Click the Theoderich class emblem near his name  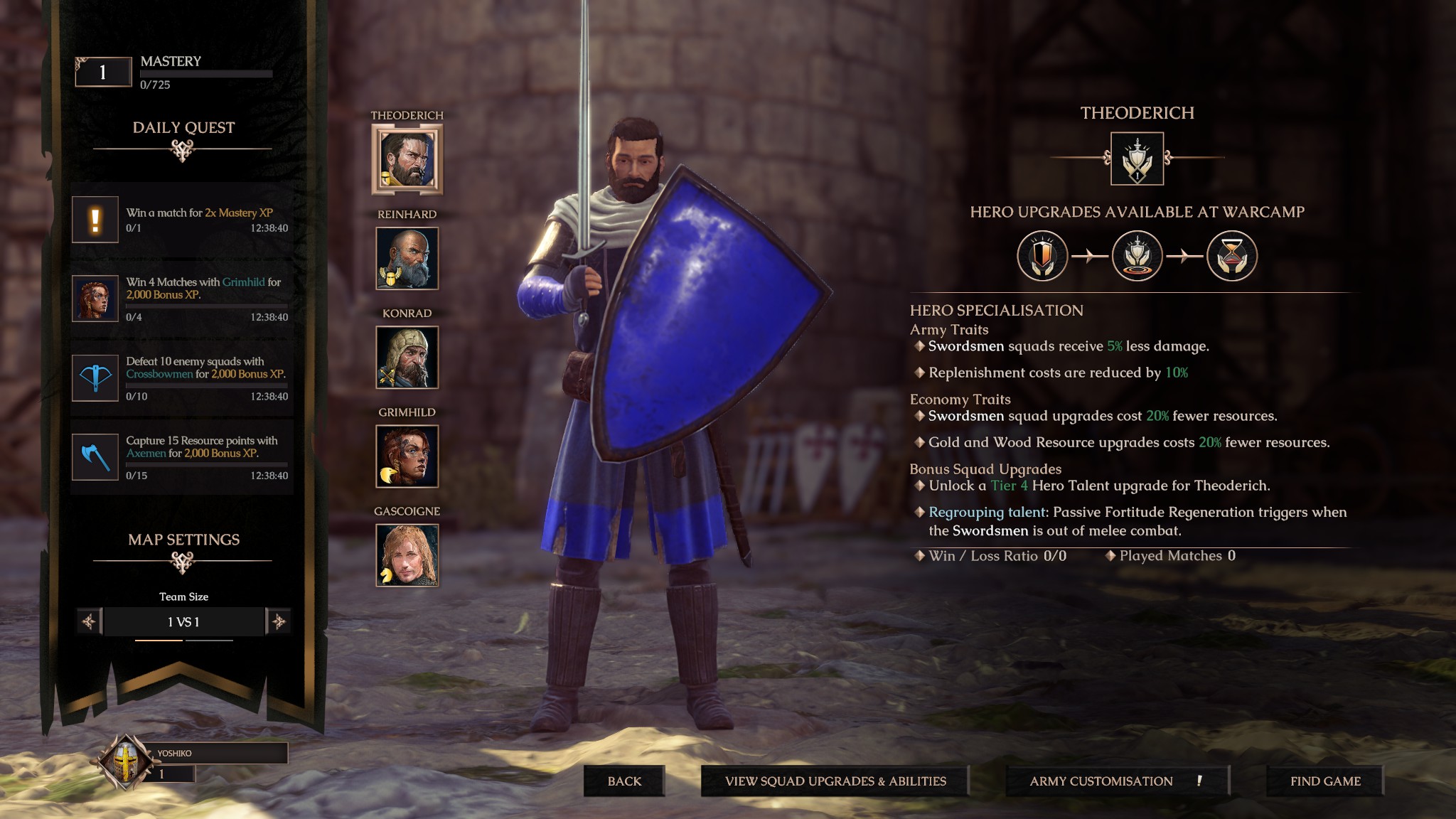click(1136, 158)
